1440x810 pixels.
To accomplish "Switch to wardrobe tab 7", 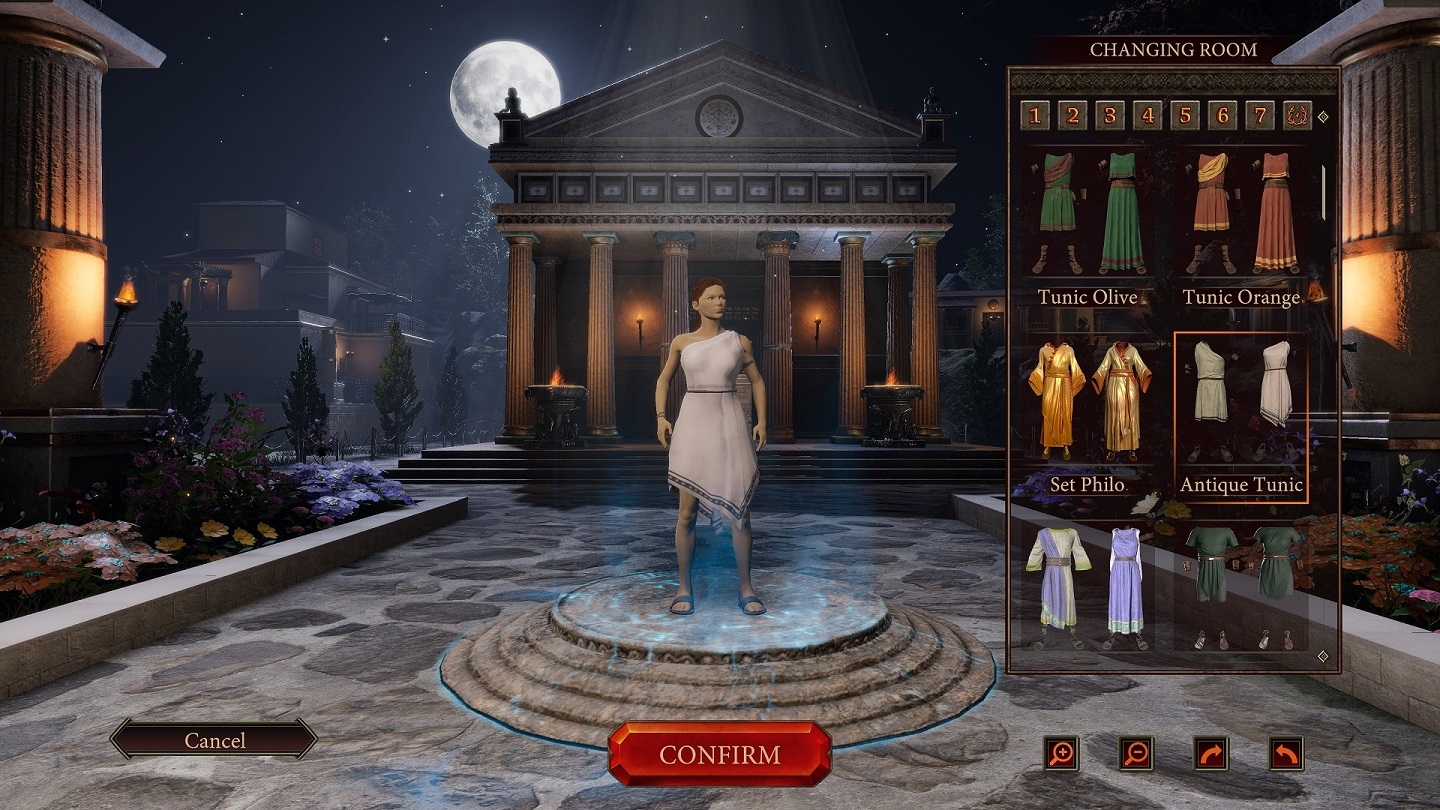I will click(1260, 116).
